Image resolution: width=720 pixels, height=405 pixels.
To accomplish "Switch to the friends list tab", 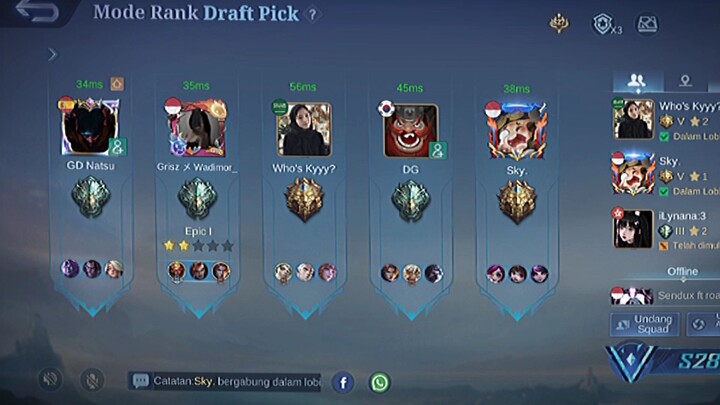I will click(x=635, y=81).
